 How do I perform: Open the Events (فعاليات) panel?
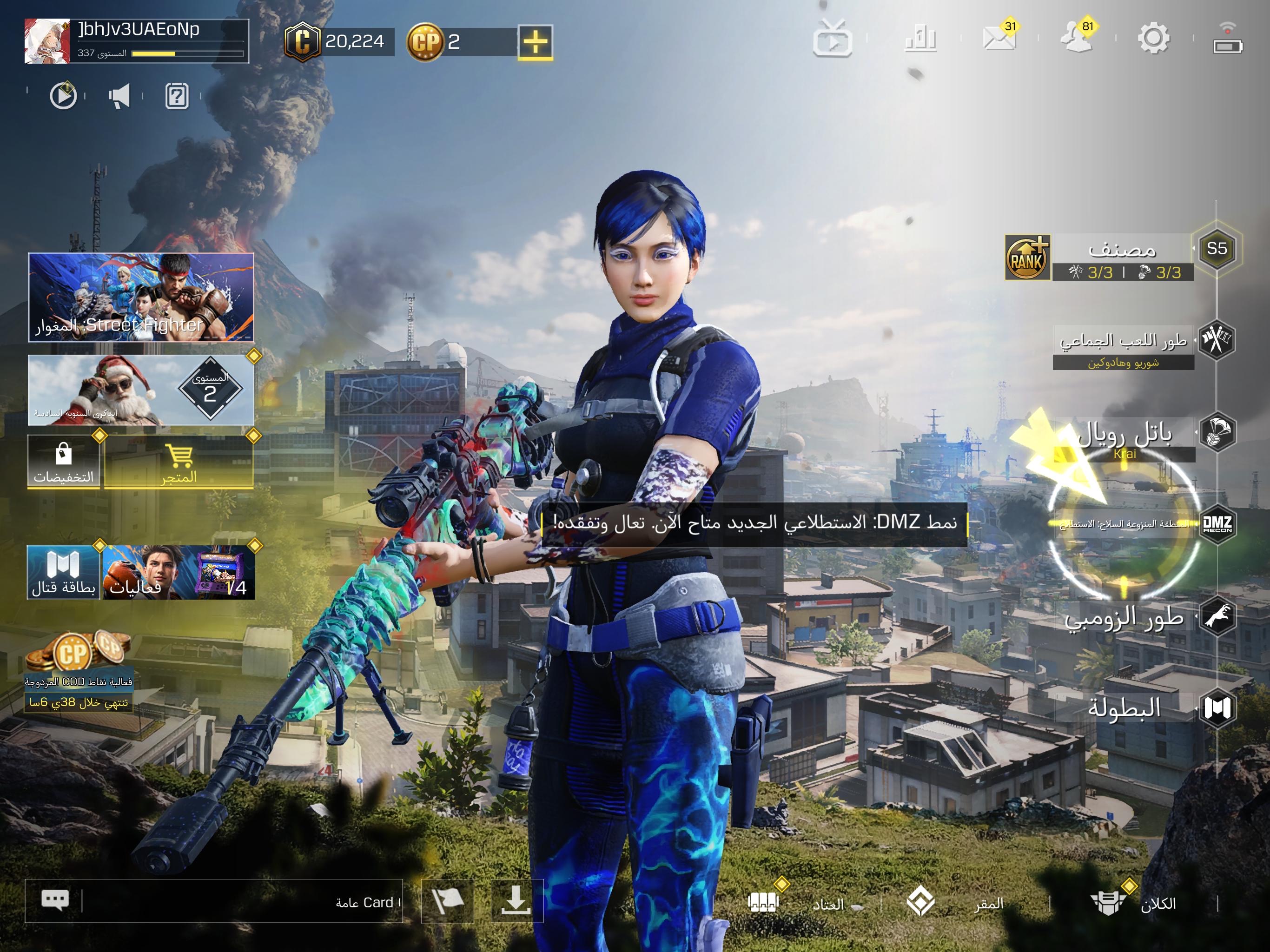click(178, 573)
